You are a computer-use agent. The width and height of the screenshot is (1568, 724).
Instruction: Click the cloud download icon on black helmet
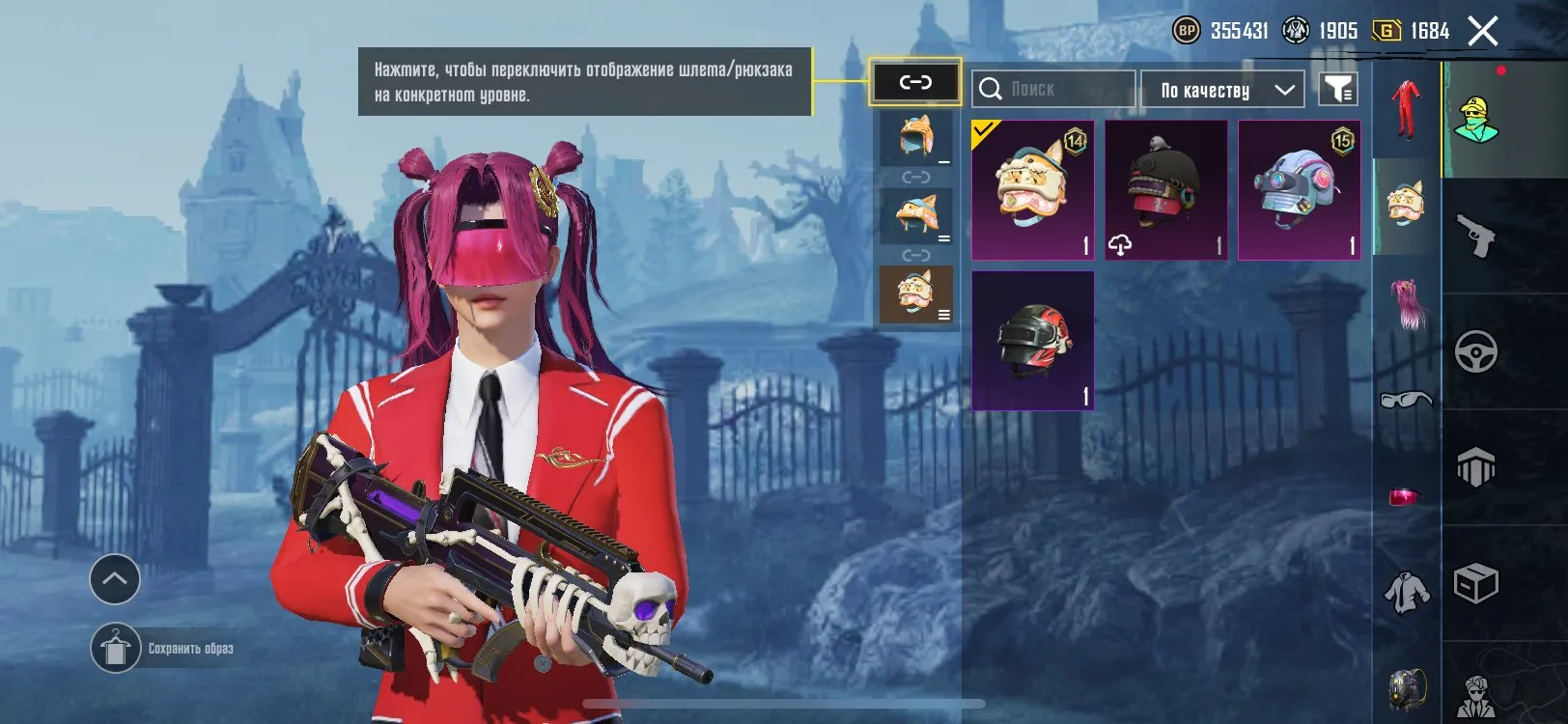[1122, 246]
